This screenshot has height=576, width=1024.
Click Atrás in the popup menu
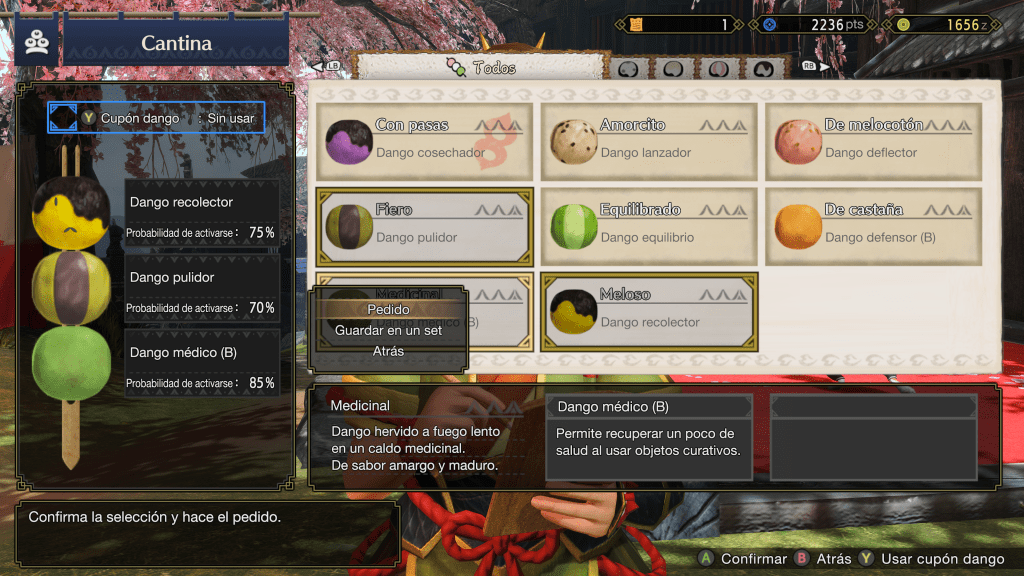pyautogui.click(x=389, y=351)
